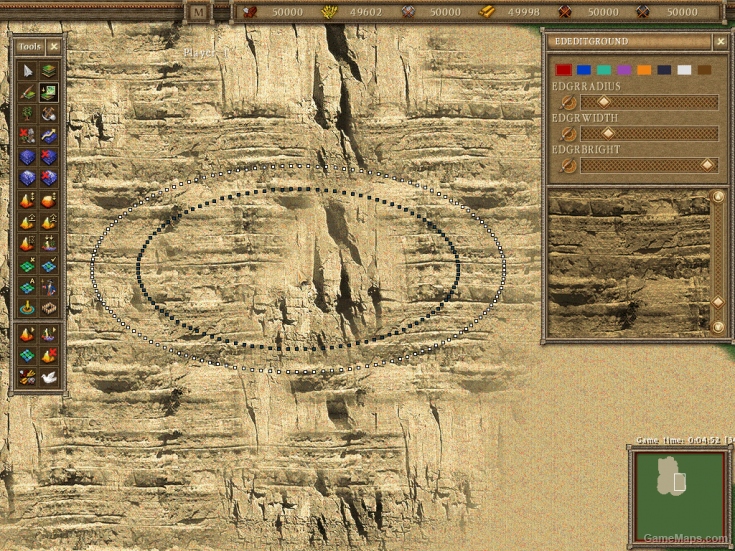Close the EDEDITGROUND panel
The width and height of the screenshot is (735, 551).
pos(720,42)
